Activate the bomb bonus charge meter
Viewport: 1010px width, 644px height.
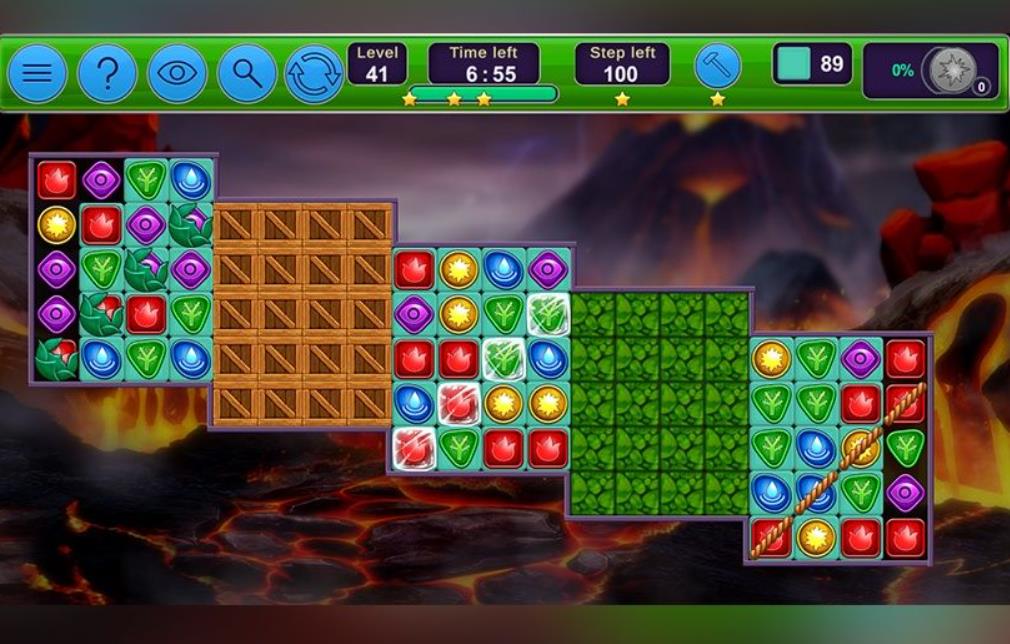click(952, 71)
